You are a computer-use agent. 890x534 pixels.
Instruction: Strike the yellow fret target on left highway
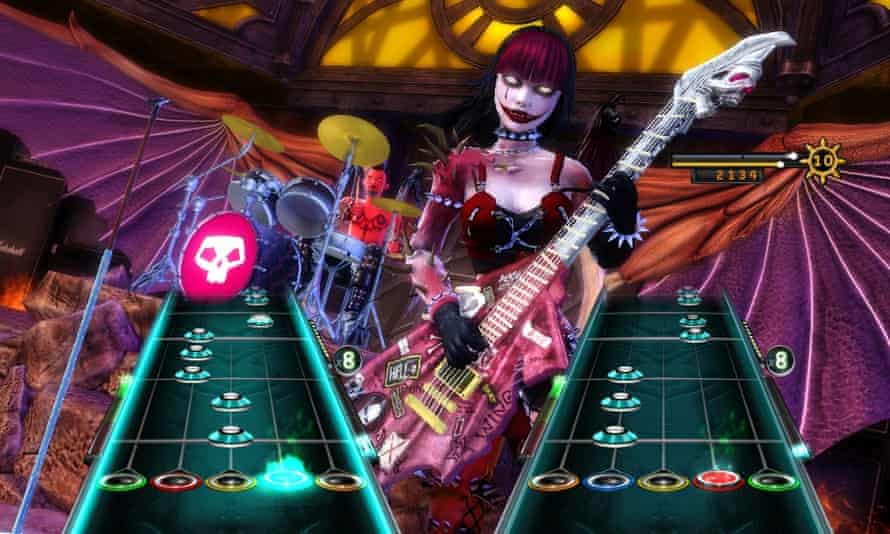[228, 481]
